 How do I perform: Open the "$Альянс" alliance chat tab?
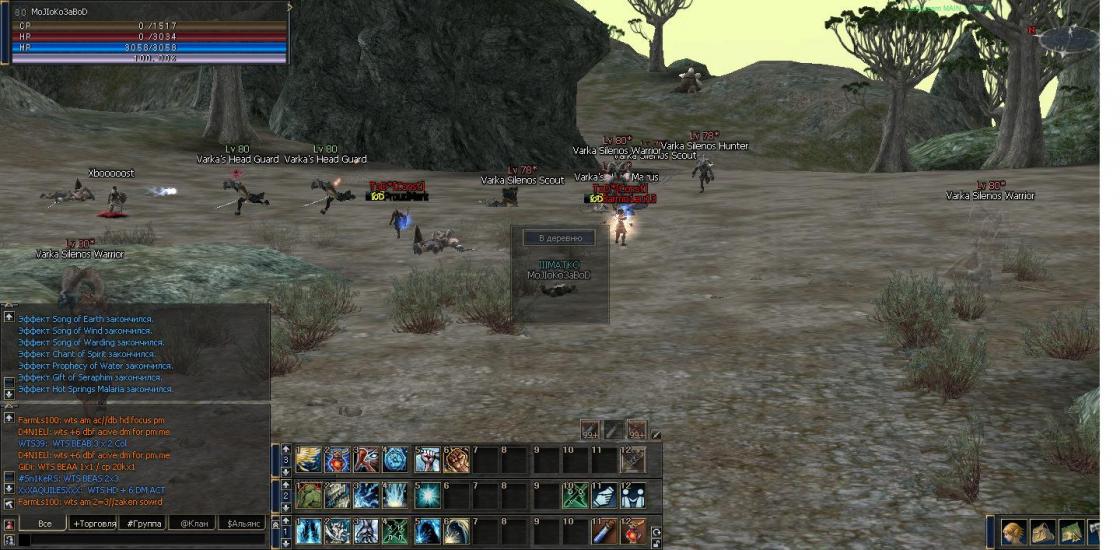point(244,523)
